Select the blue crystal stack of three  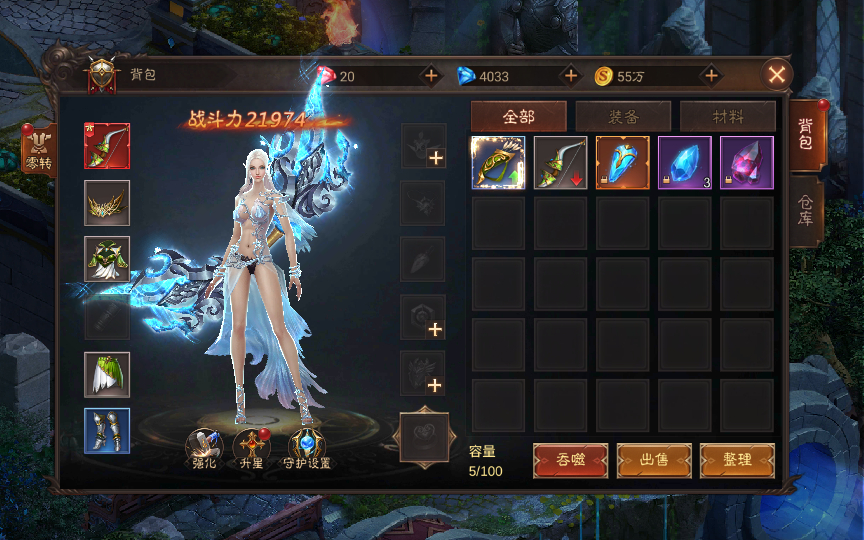[x=685, y=162]
